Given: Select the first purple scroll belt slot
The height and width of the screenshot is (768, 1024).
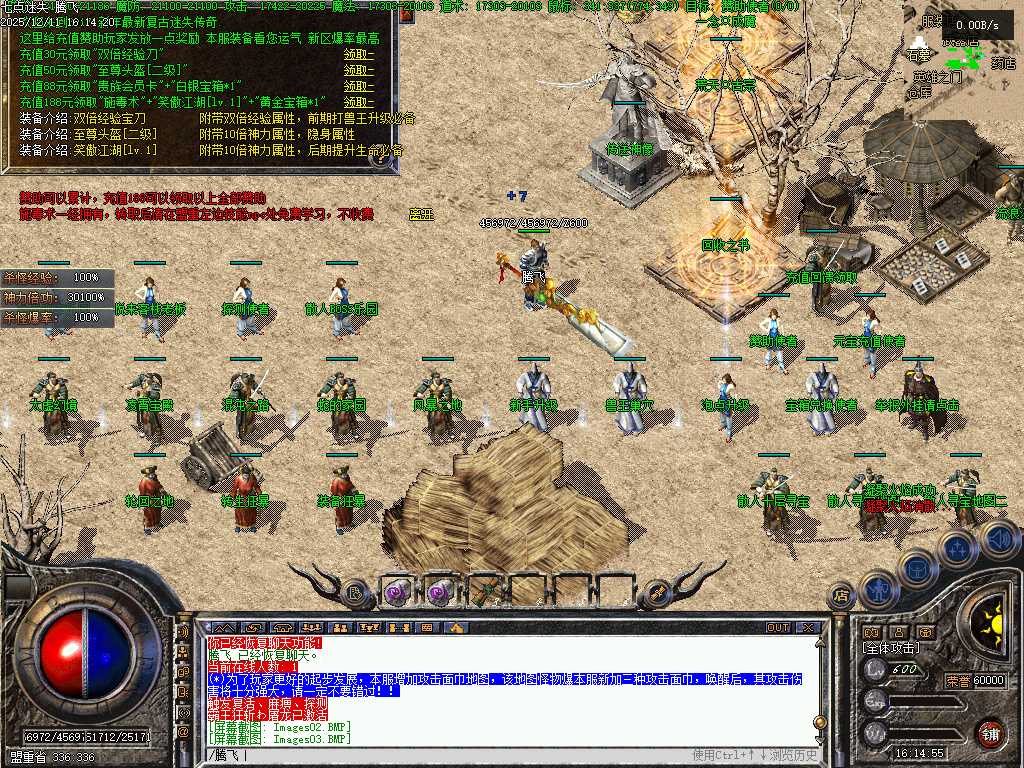Looking at the screenshot, I should pyautogui.click(x=396, y=592).
